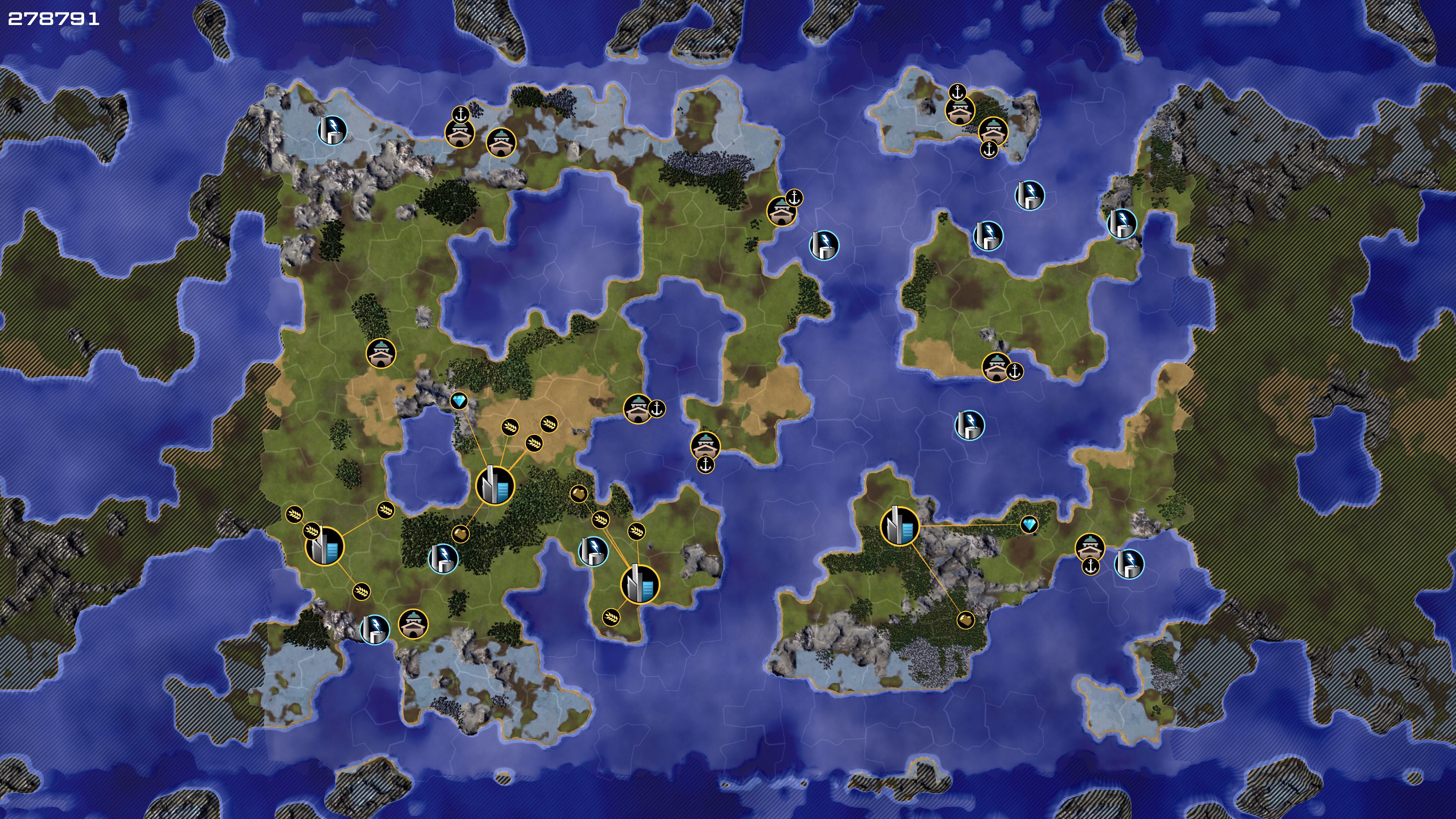The image size is (1456, 819).
Task: Pick the harbor fortress on the northeastern island's desert shore
Action: point(996,367)
